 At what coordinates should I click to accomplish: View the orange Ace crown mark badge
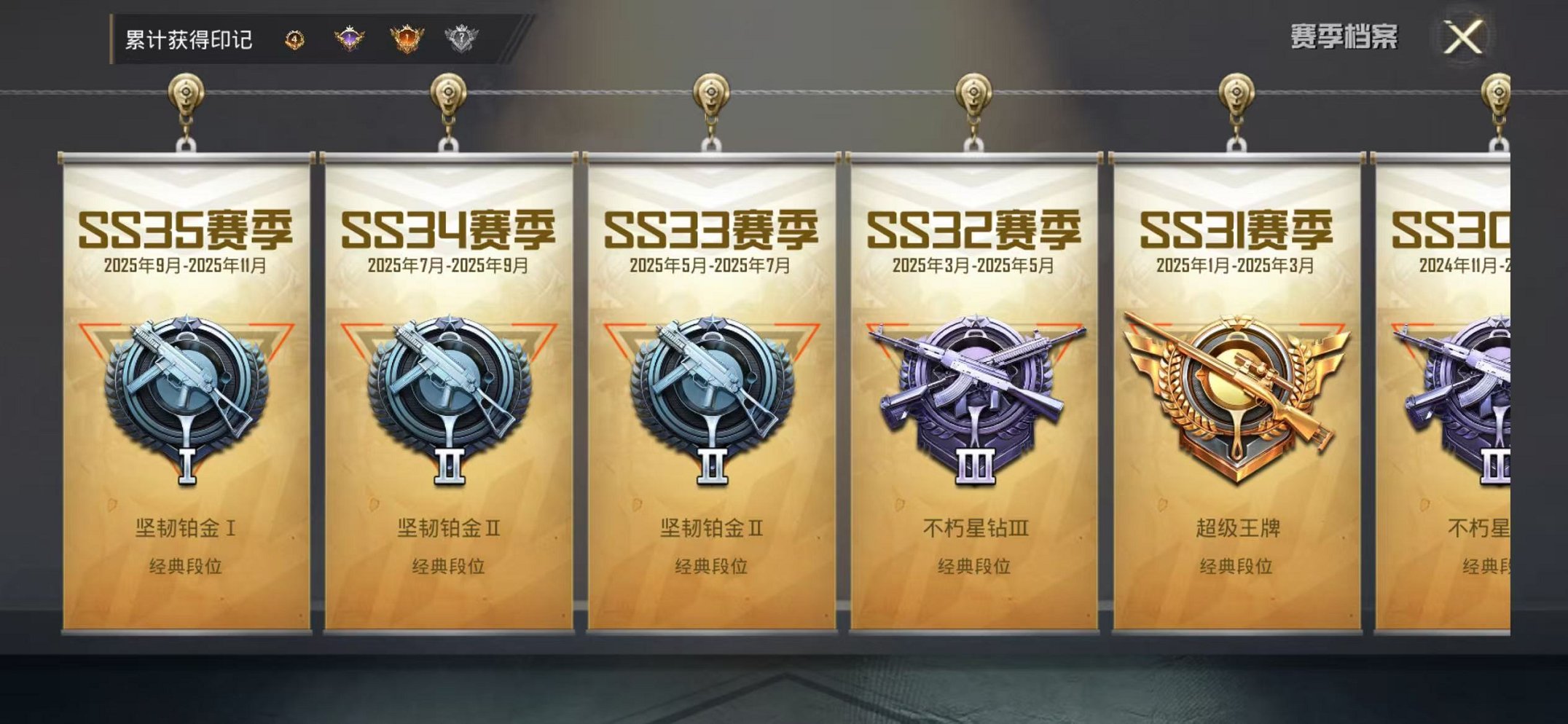[x=405, y=38]
